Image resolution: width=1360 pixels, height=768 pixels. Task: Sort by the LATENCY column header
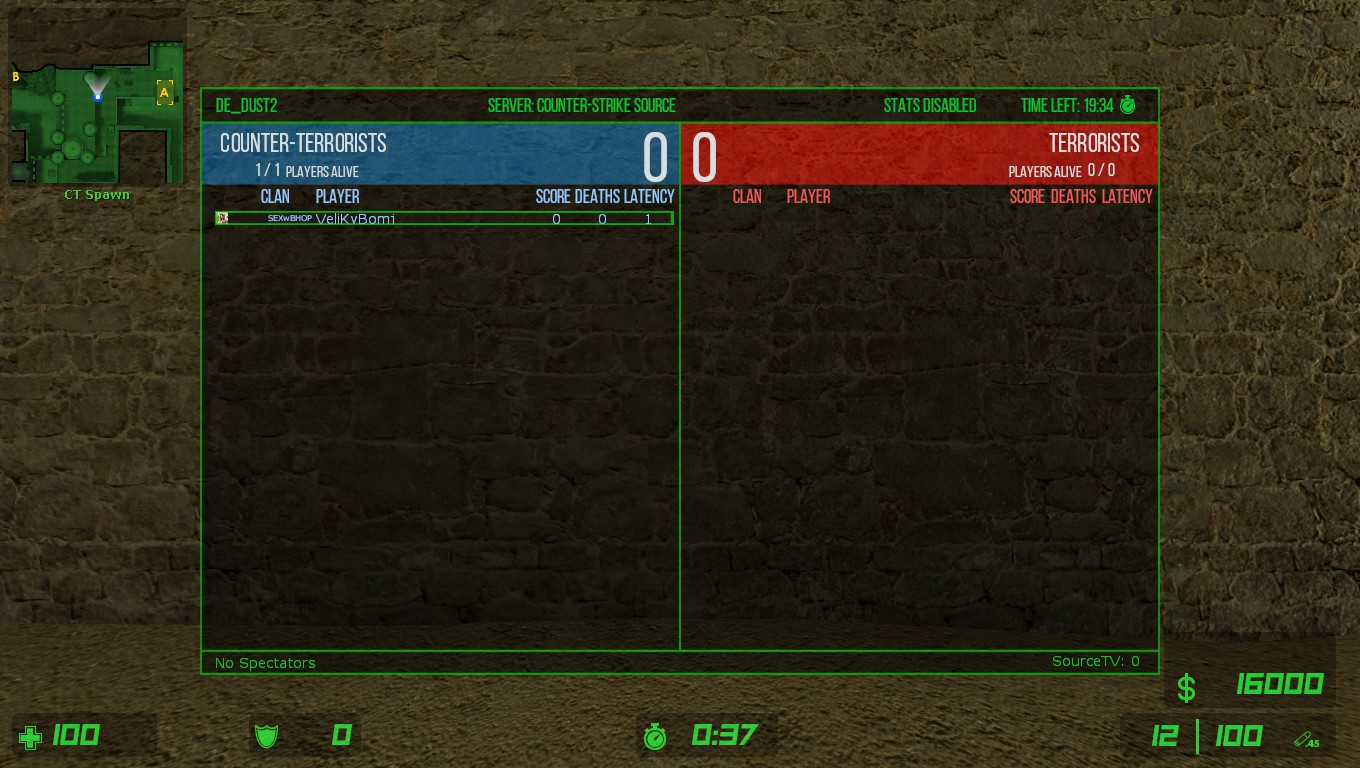pos(649,196)
